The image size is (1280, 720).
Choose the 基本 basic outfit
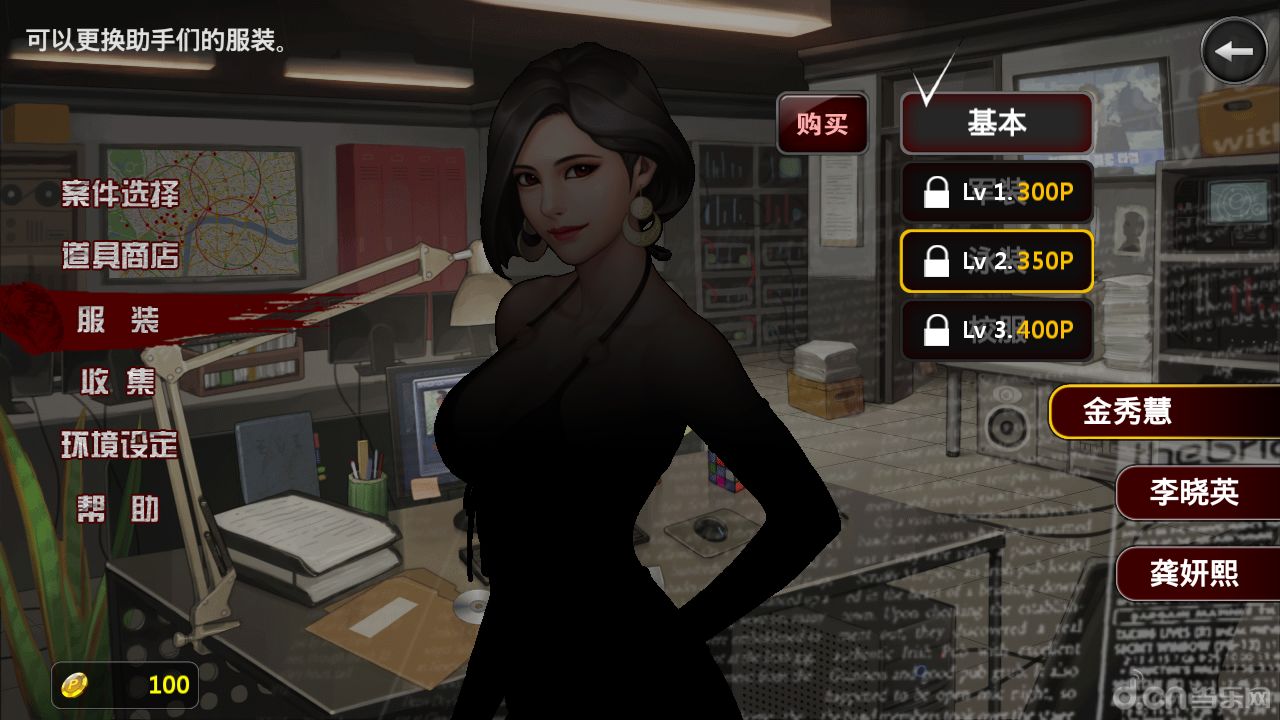pyautogui.click(x=996, y=123)
